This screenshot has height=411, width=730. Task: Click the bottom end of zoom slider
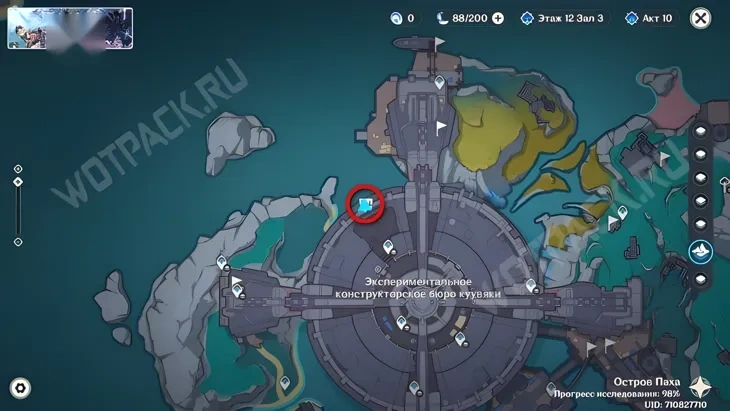coord(18,242)
